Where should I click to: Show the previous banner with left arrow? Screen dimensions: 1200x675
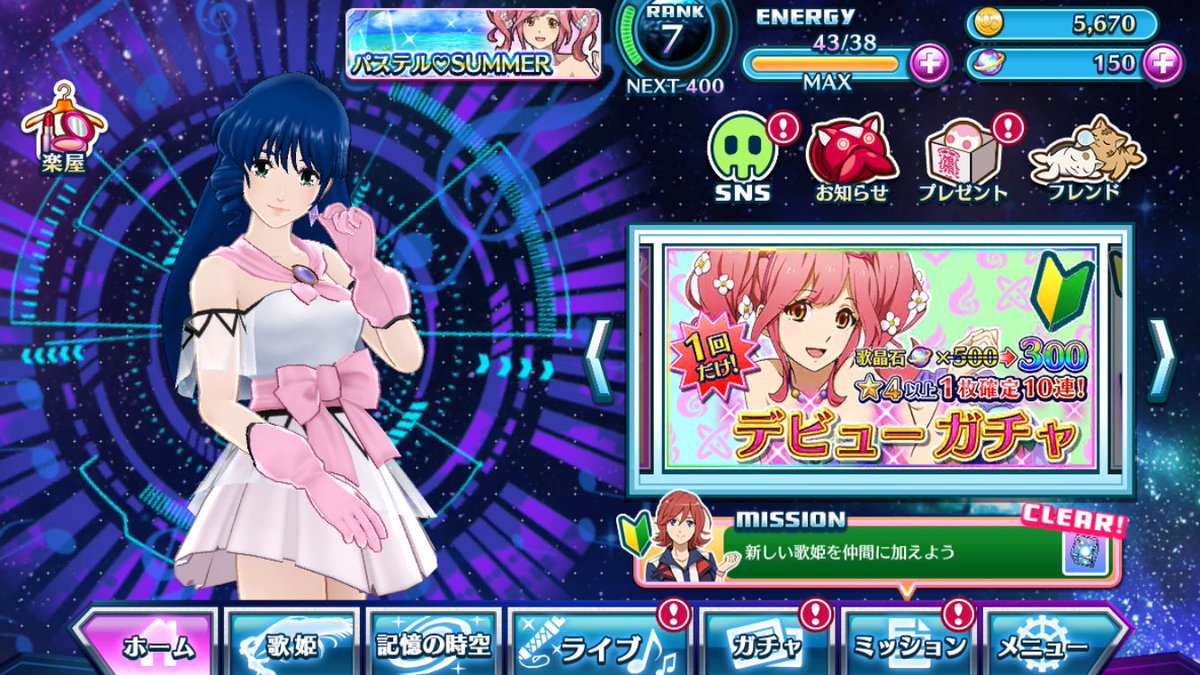[x=600, y=360]
